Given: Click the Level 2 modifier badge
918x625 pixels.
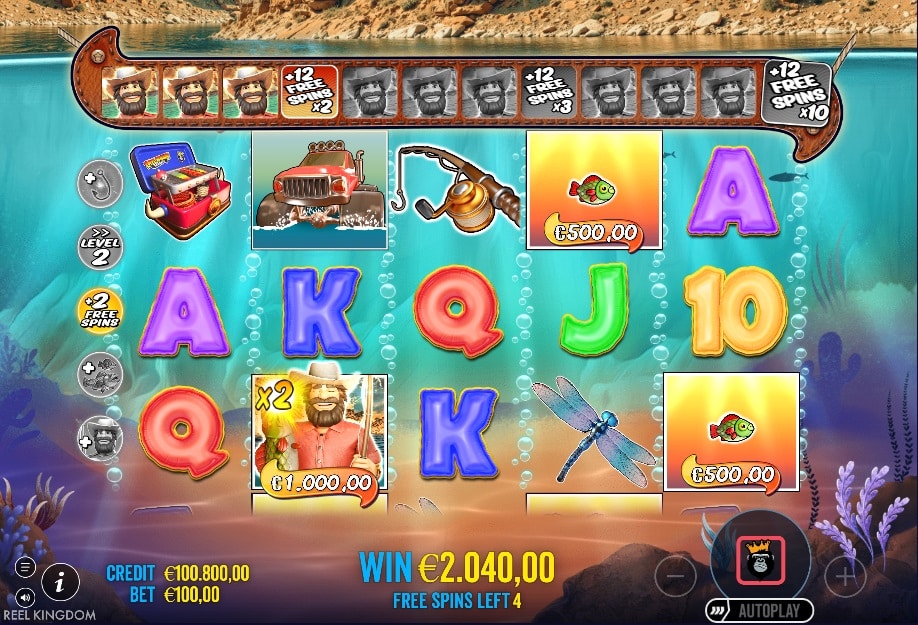Looking at the screenshot, I should click(100, 246).
